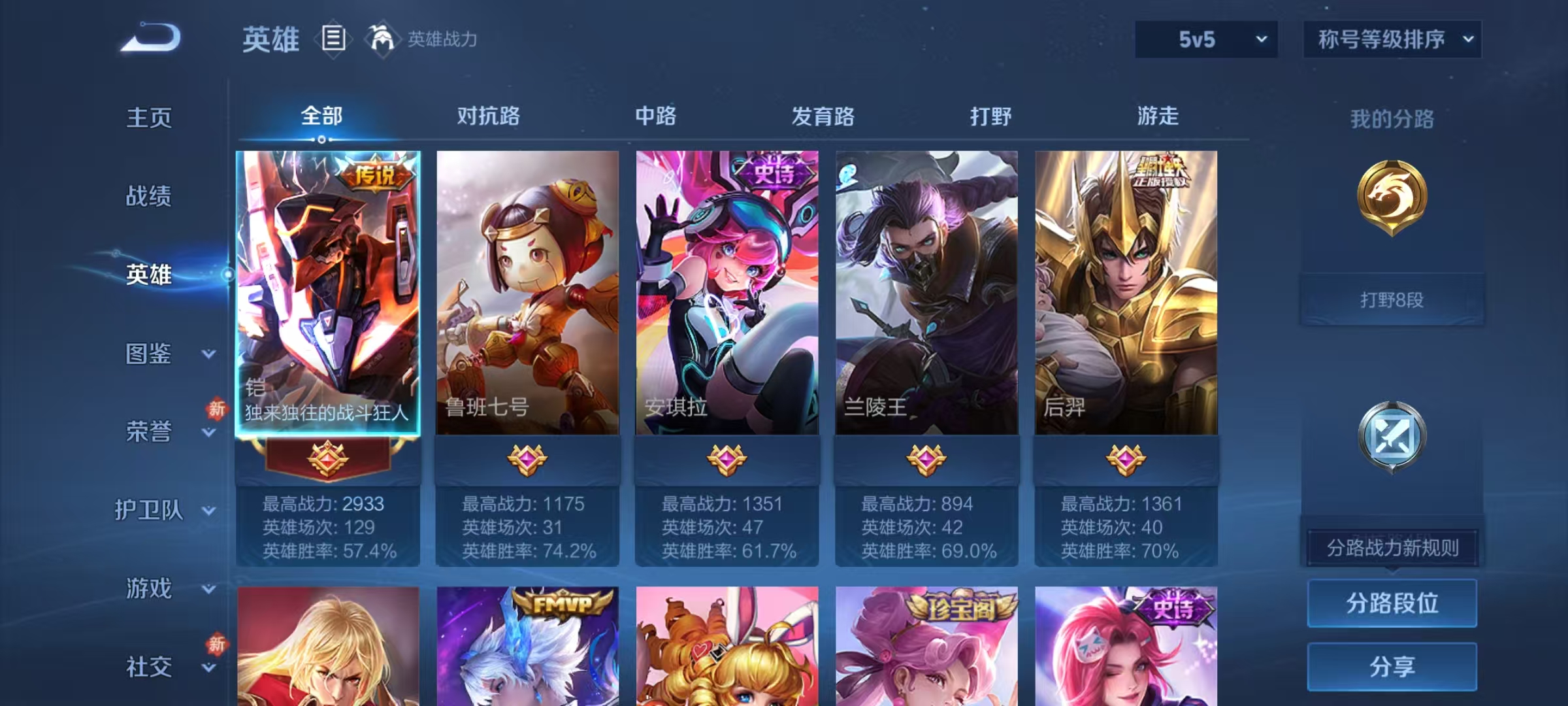Click the back arrow at top left
1568x706 pixels.
[x=150, y=39]
